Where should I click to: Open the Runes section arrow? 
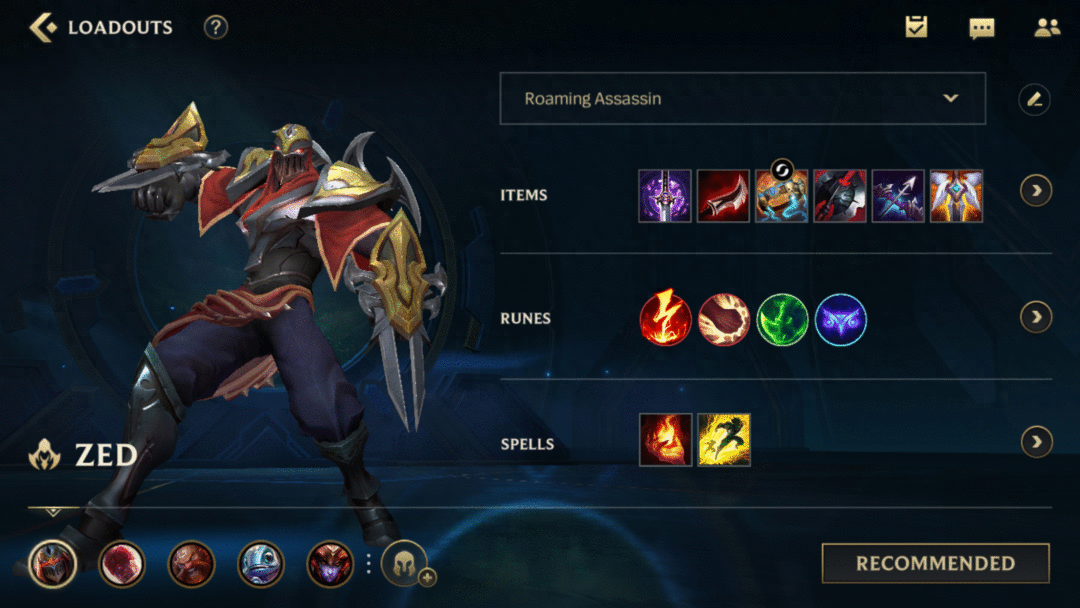pos(1036,317)
